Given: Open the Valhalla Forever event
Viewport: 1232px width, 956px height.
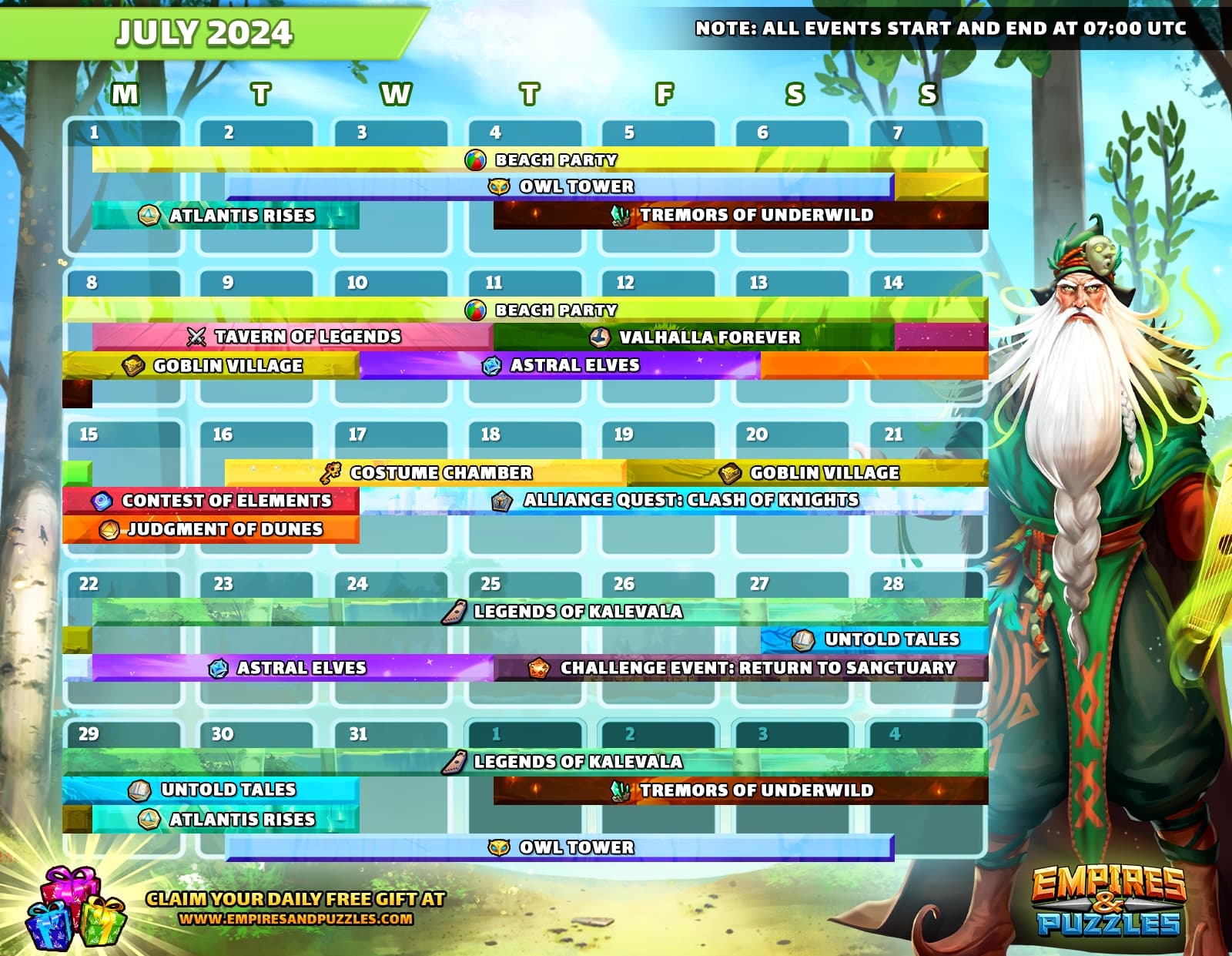Looking at the screenshot, I should [693, 337].
